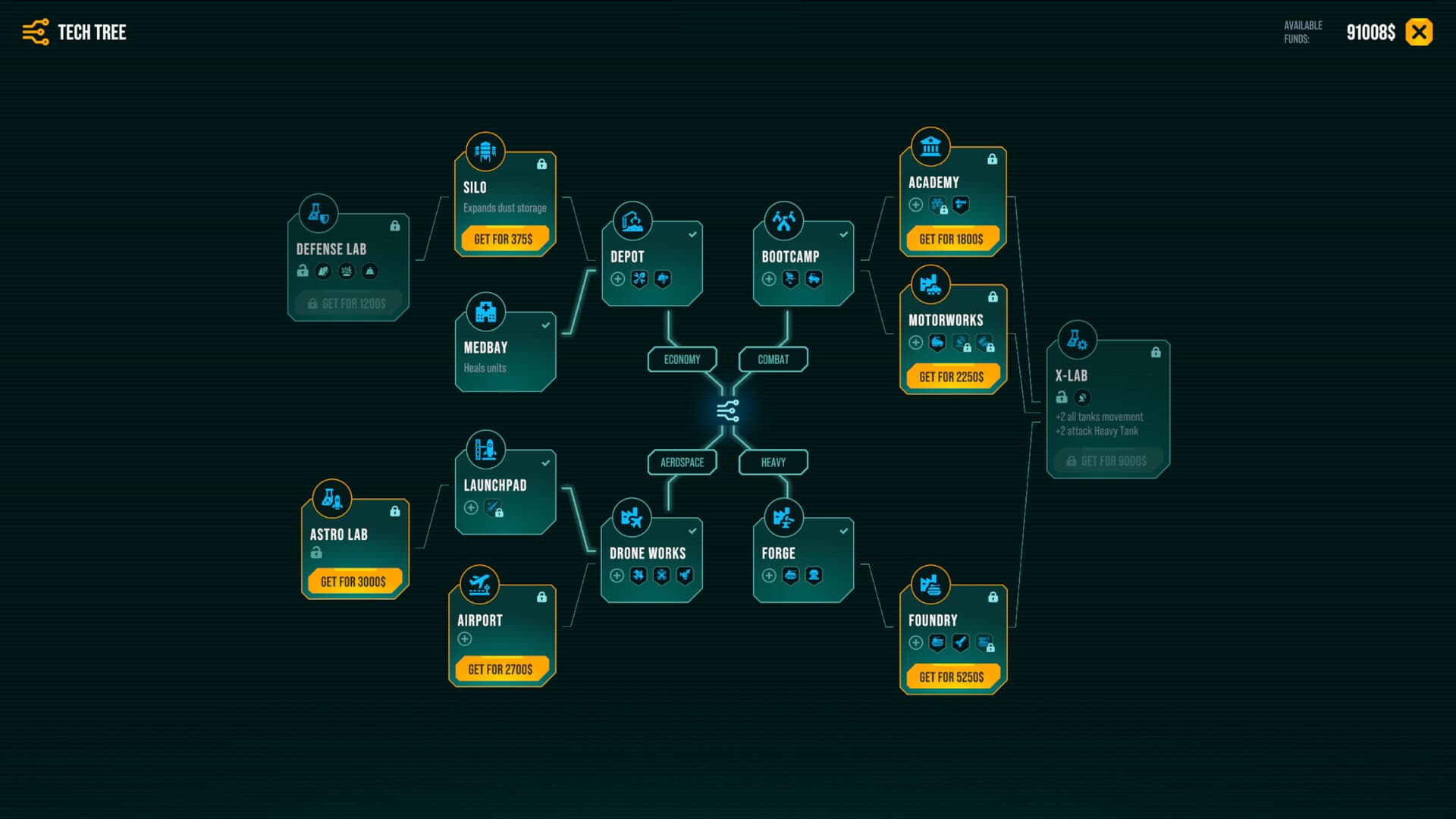Select the HEAVY branch label
This screenshot has height=819, width=1456.
click(772, 461)
